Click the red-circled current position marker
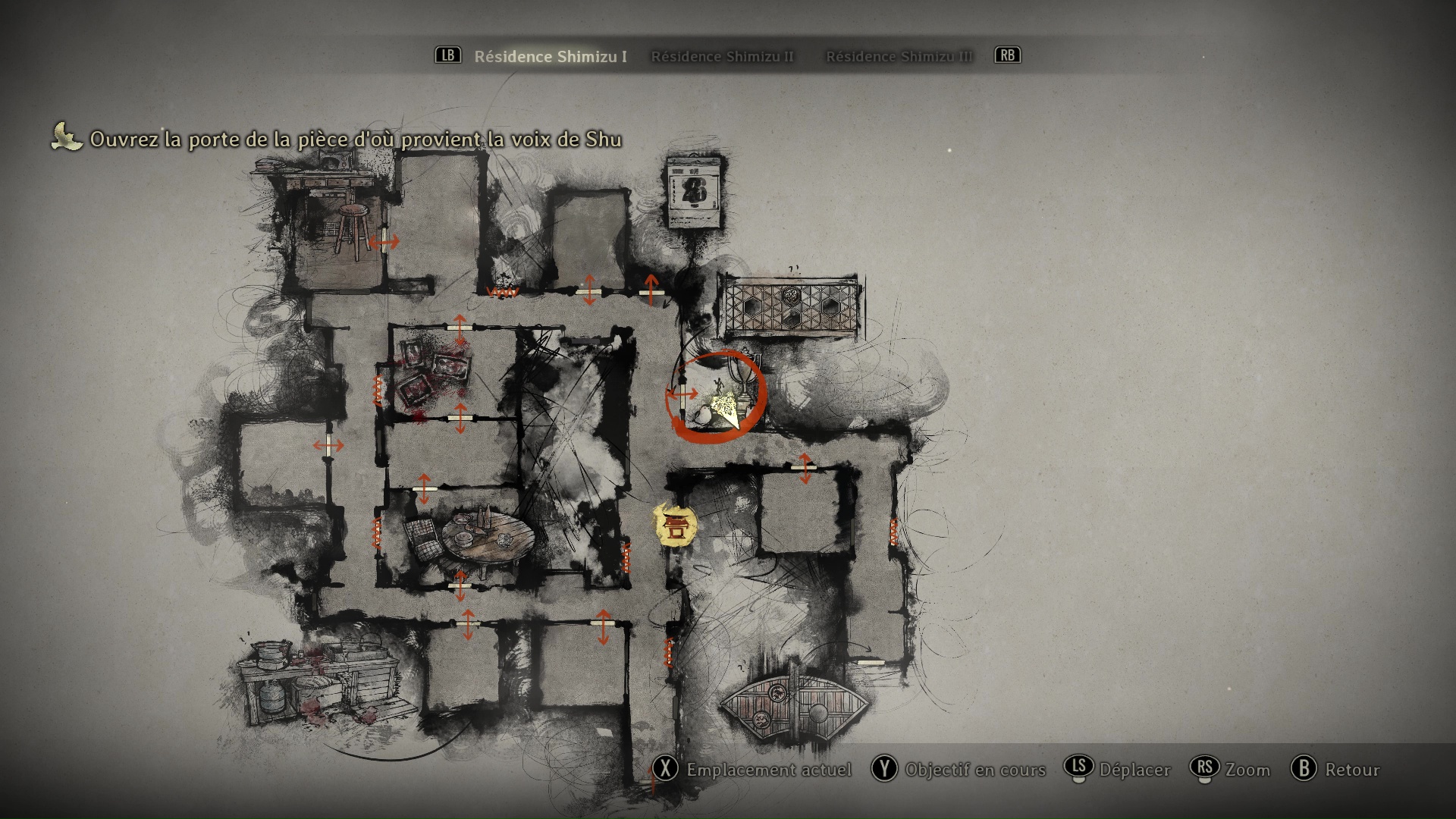1456x819 pixels. click(x=720, y=397)
